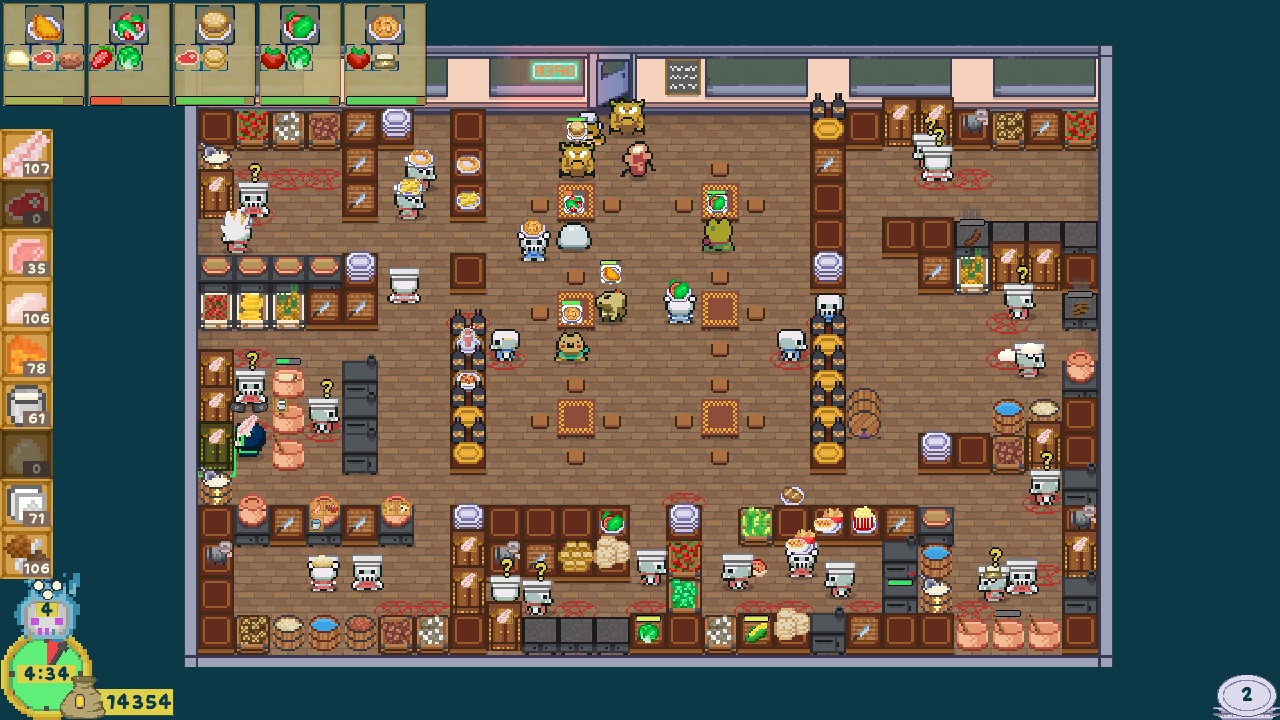Screen dimensions: 1280x720
Task: Select the fridge appliance icon in the sidebar
Action: 27,403
